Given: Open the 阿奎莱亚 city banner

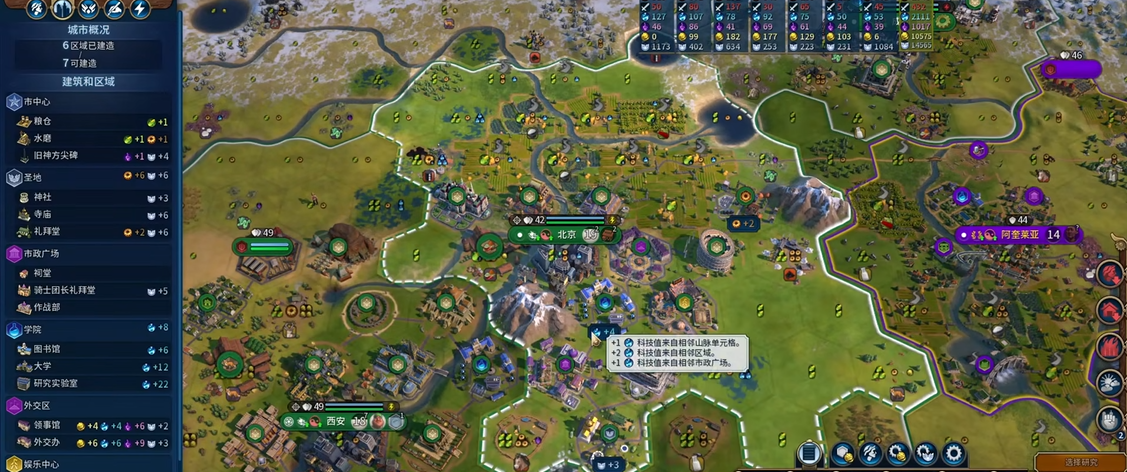Looking at the screenshot, I should point(1020,235).
